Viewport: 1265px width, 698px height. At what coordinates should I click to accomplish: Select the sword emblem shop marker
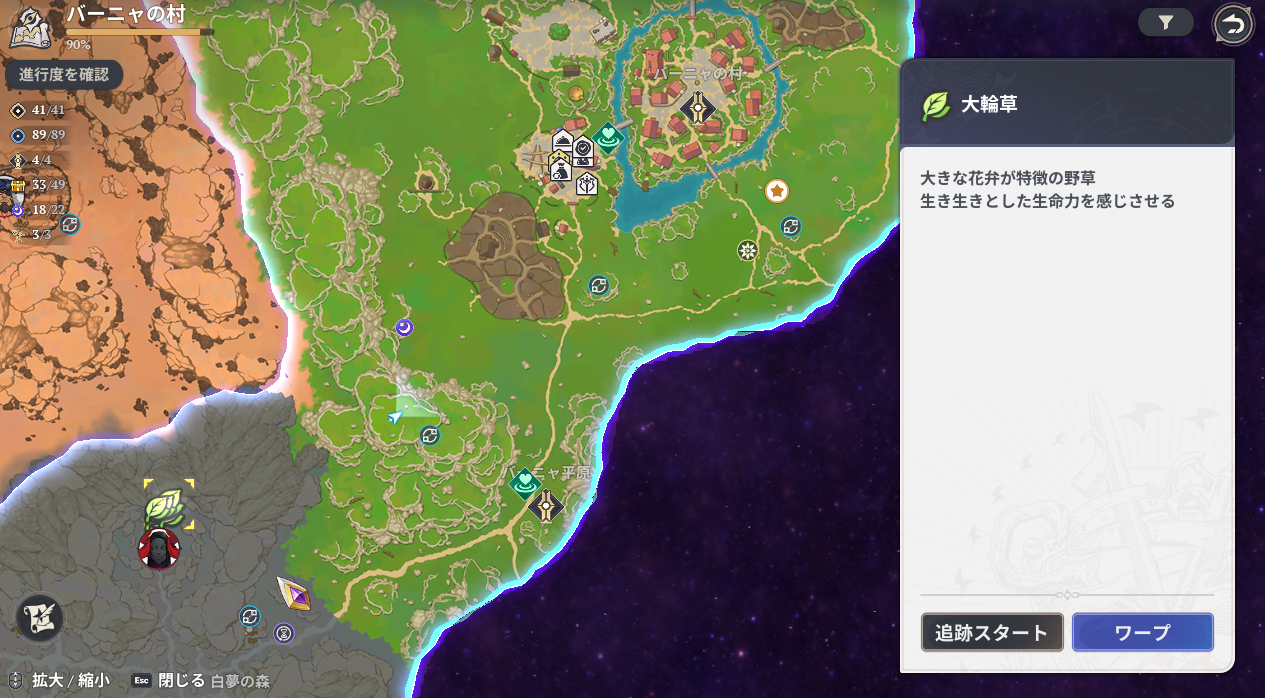(x=586, y=184)
